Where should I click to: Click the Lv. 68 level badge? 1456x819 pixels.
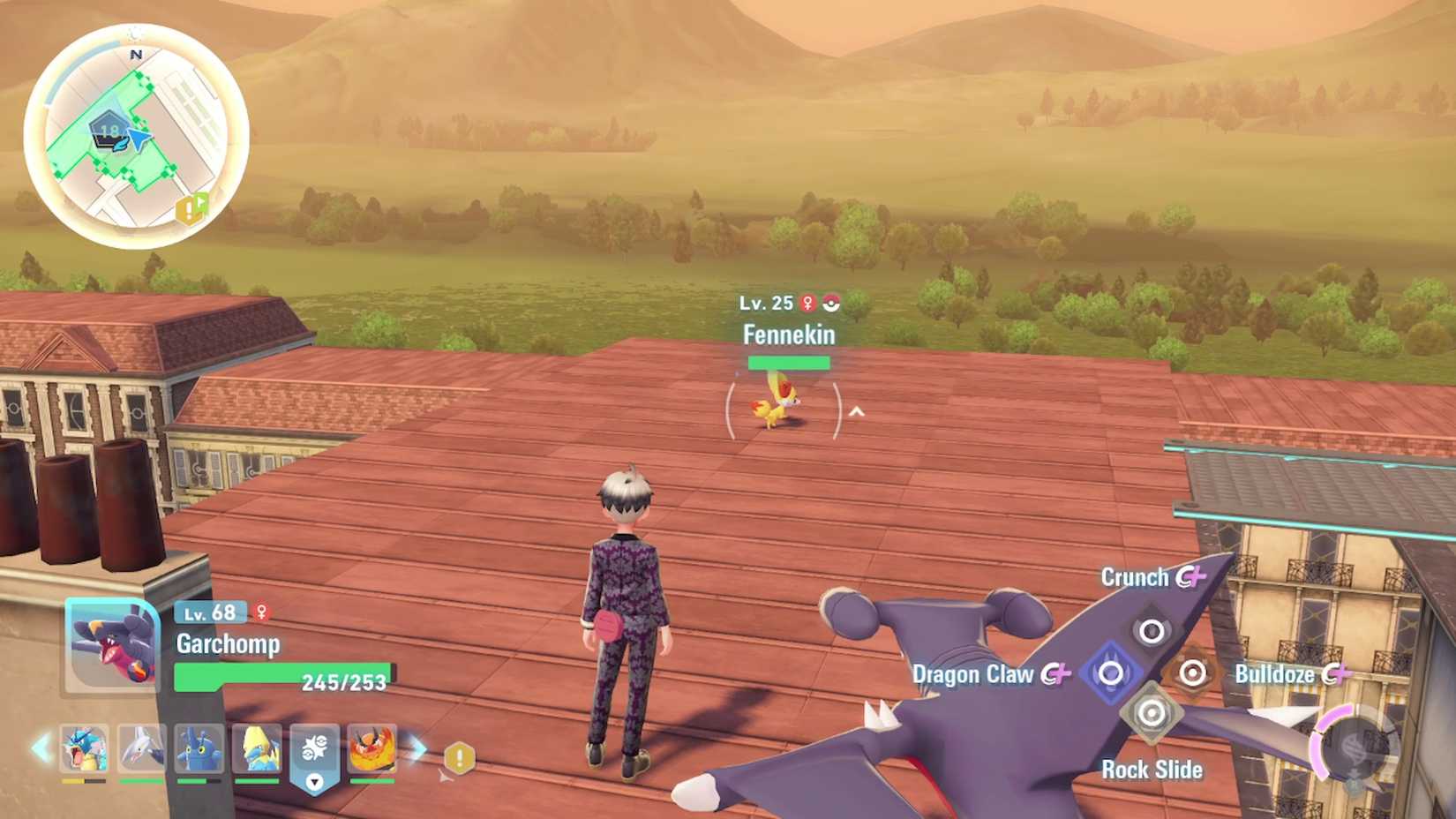point(210,611)
